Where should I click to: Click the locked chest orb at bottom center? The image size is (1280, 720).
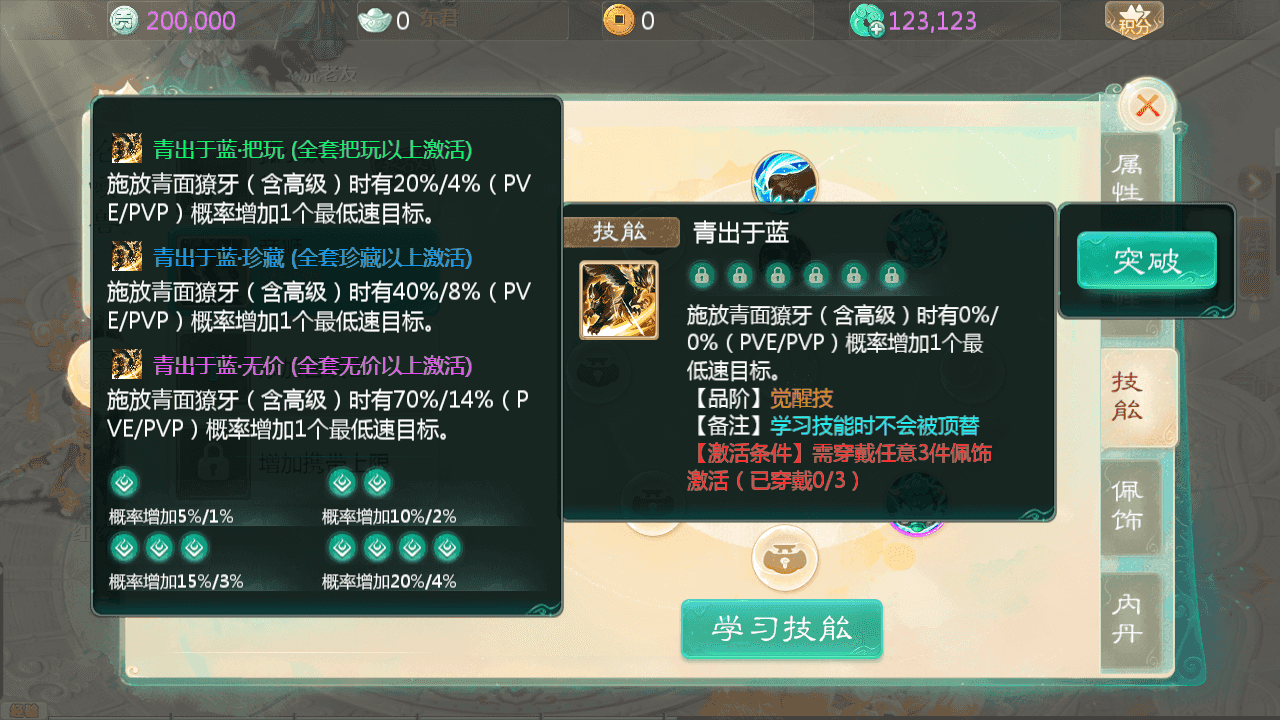tap(783, 559)
